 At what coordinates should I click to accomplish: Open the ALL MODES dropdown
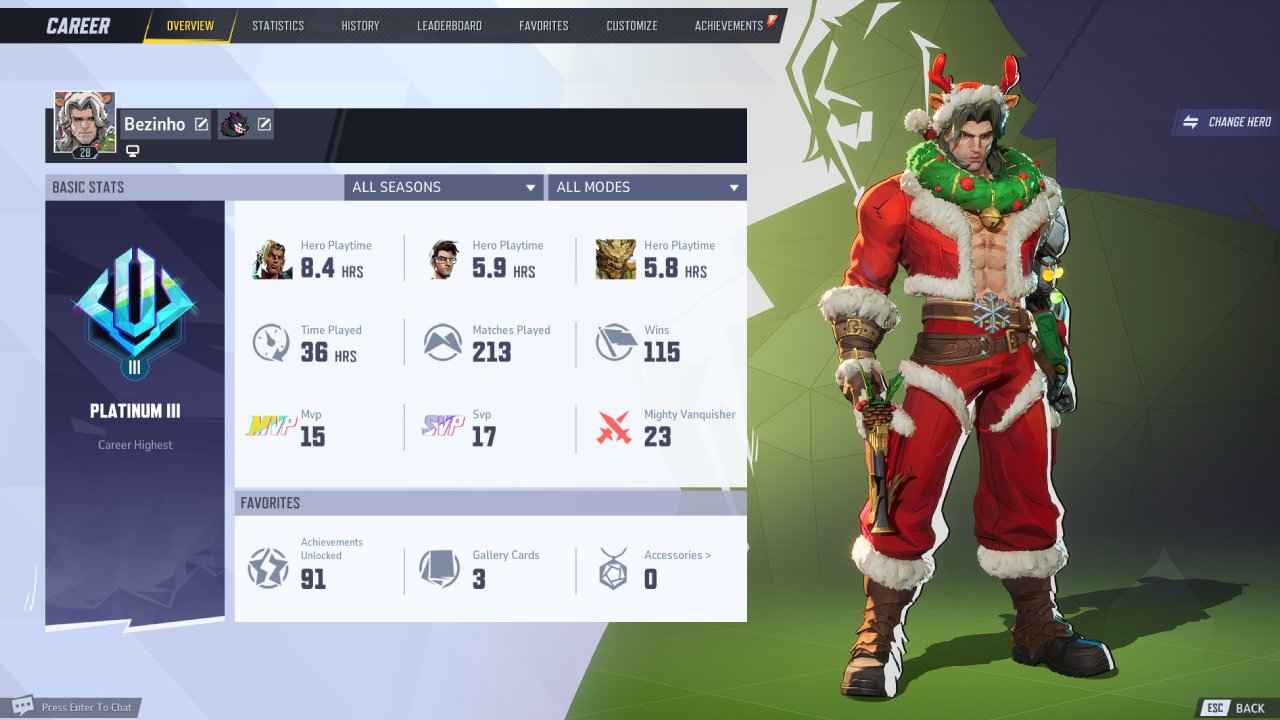pyautogui.click(x=647, y=187)
